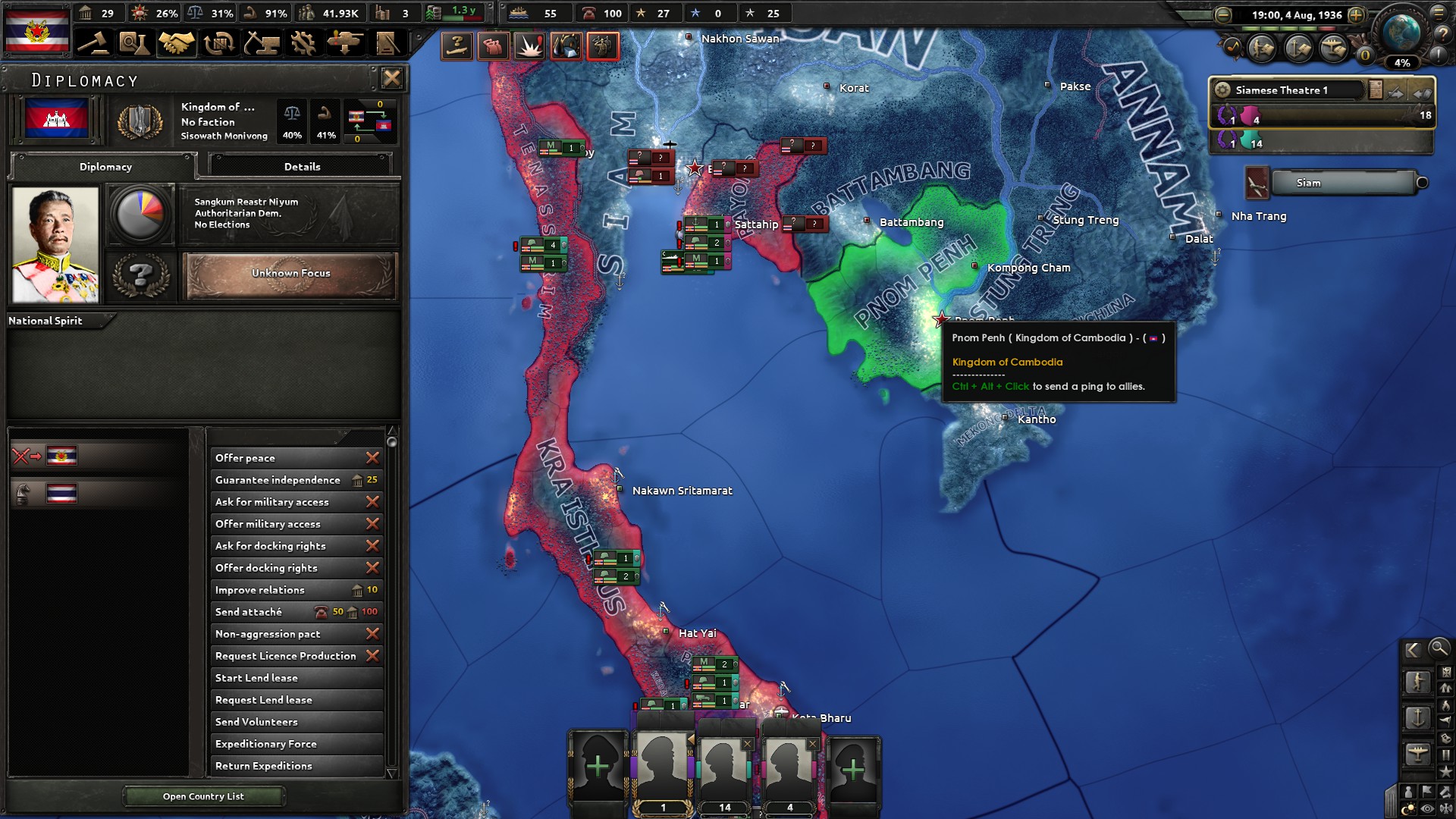Click the Unknown Focus banner

click(x=291, y=274)
